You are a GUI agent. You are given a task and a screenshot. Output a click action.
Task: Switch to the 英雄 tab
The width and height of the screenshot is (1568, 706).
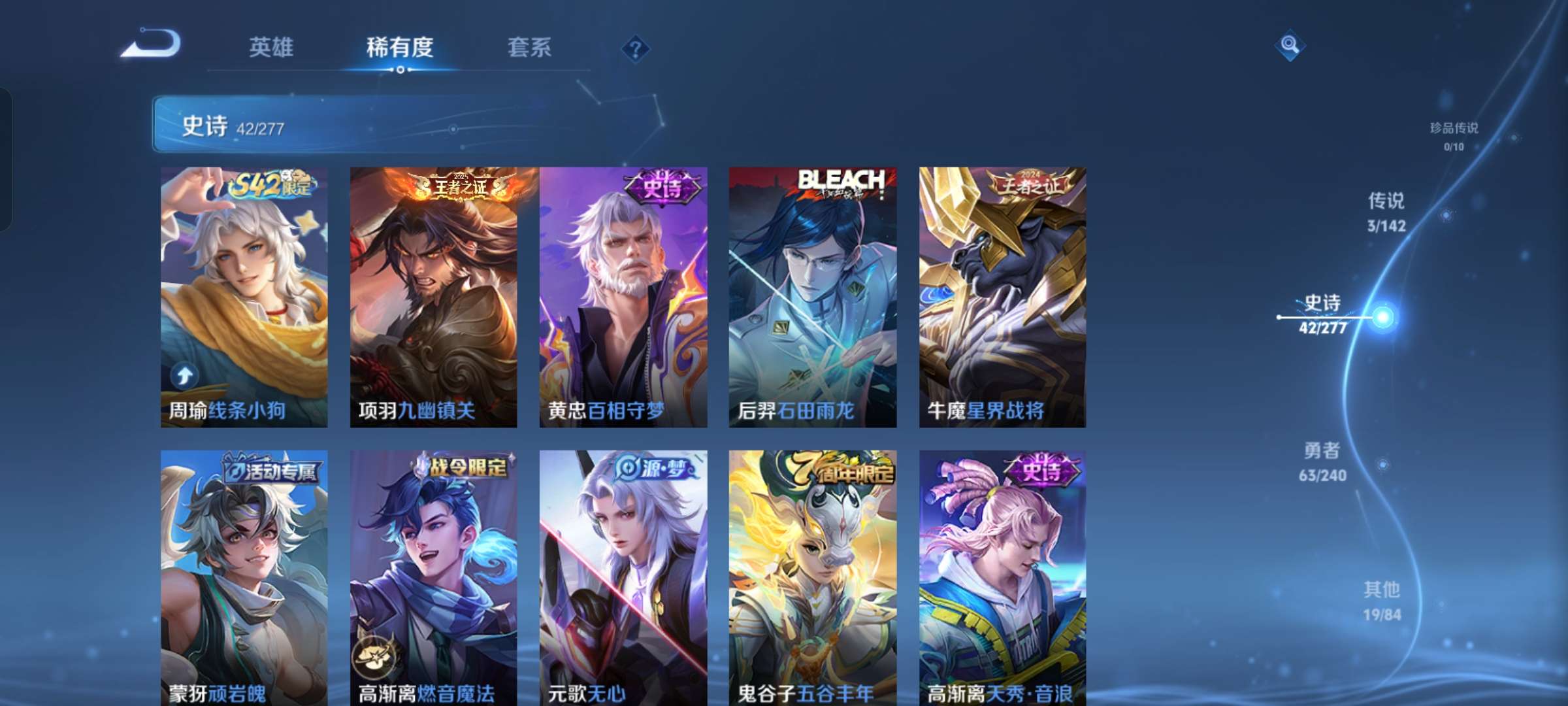(x=272, y=47)
